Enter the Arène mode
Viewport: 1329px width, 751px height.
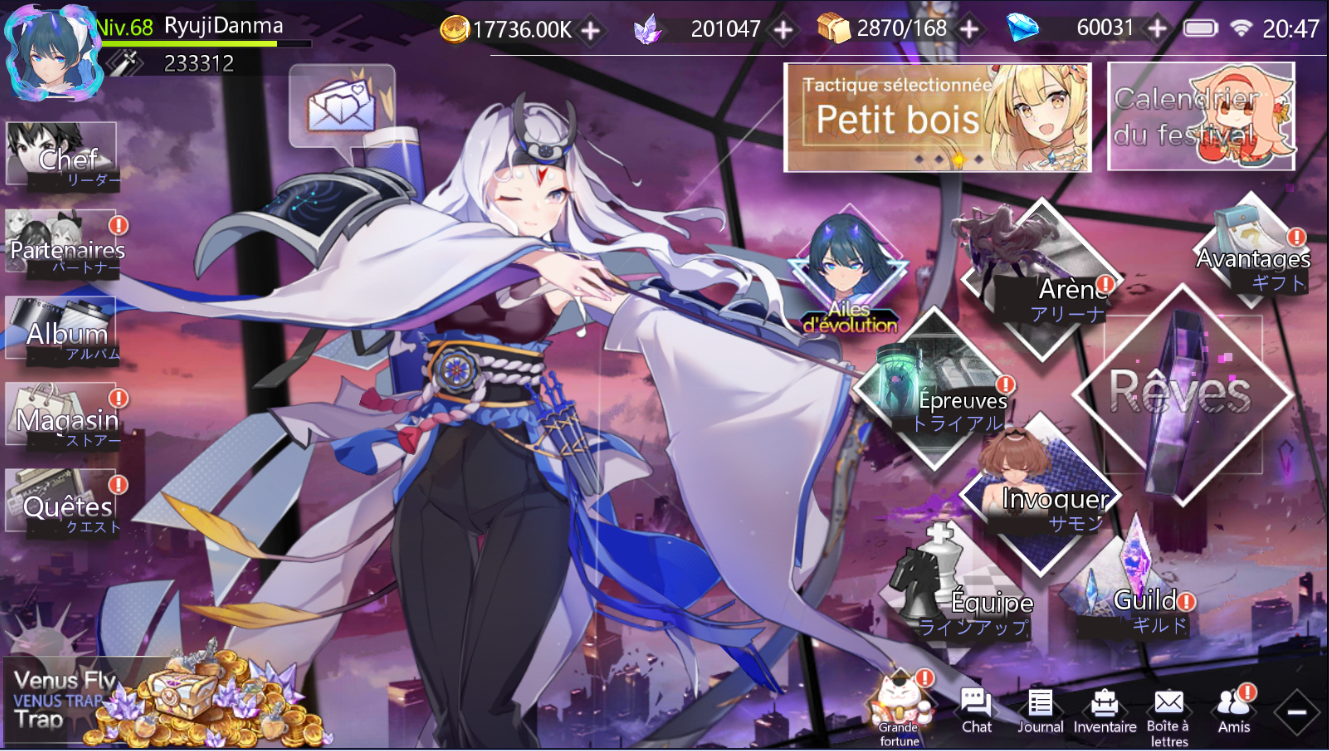click(1041, 275)
